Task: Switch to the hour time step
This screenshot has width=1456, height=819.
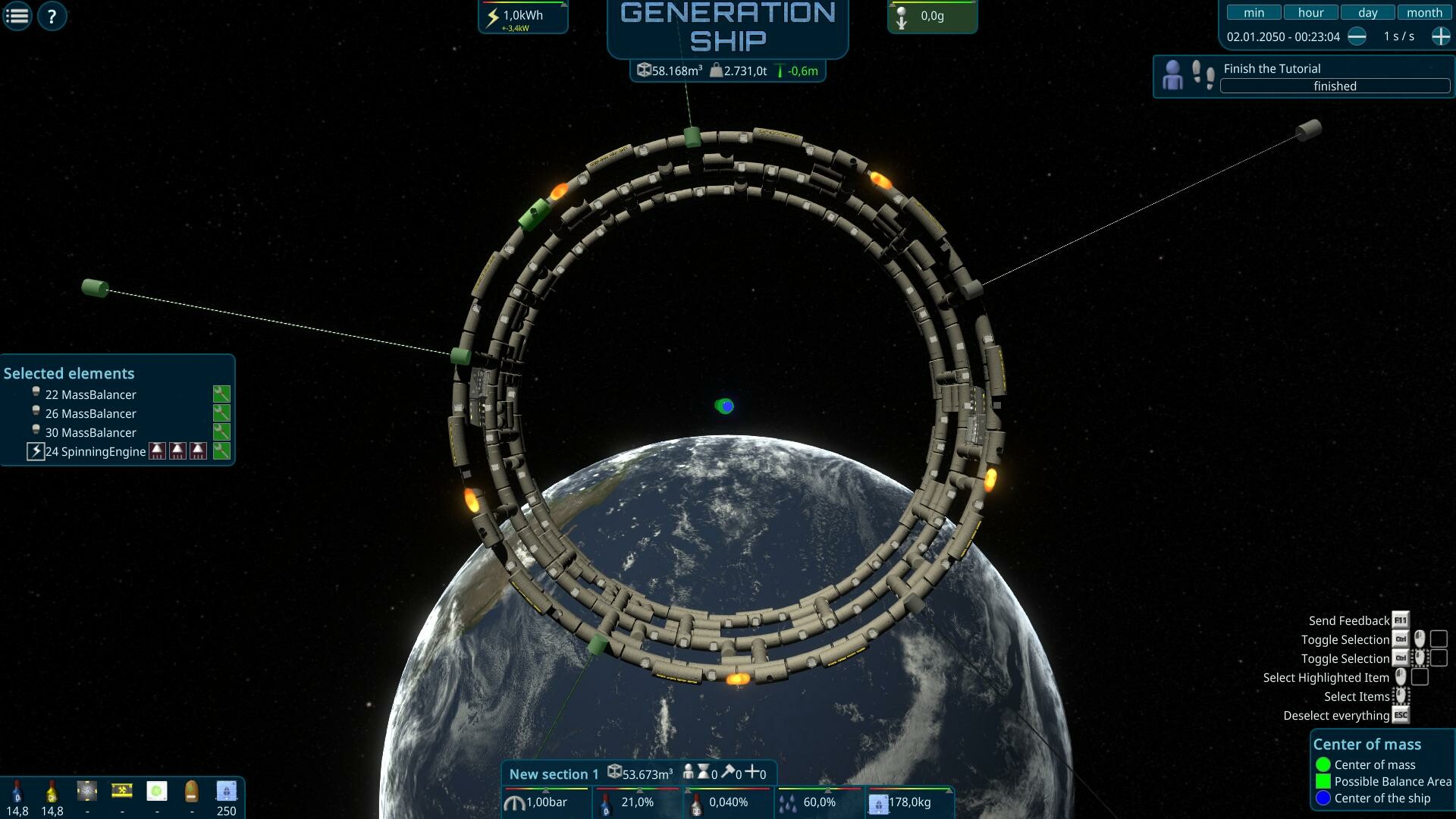Action: (x=1310, y=12)
